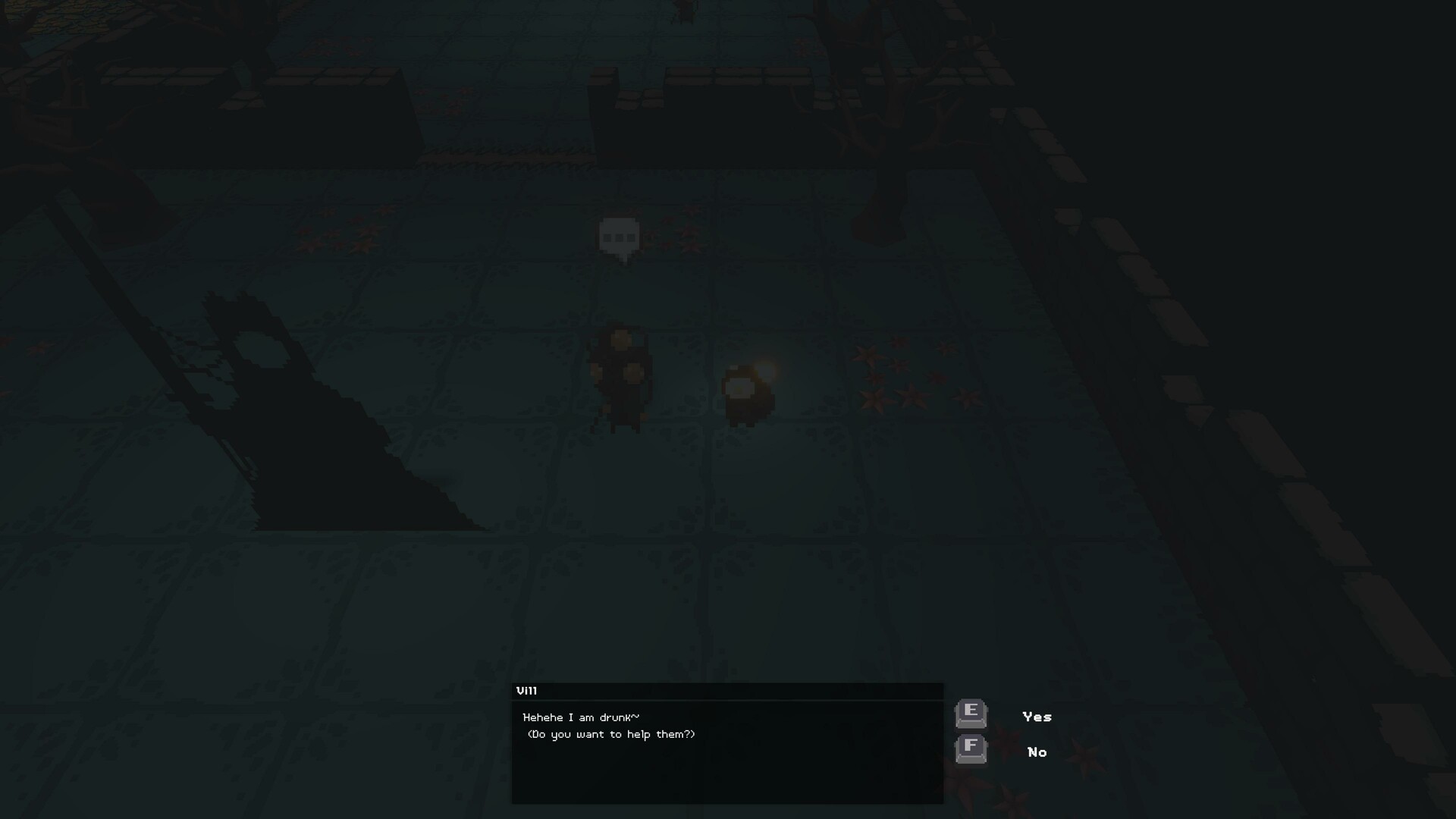Screen dimensions: 1456x819
Task: Click the drunk NPC Vill in the courtyard
Action: tap(622, 375)
